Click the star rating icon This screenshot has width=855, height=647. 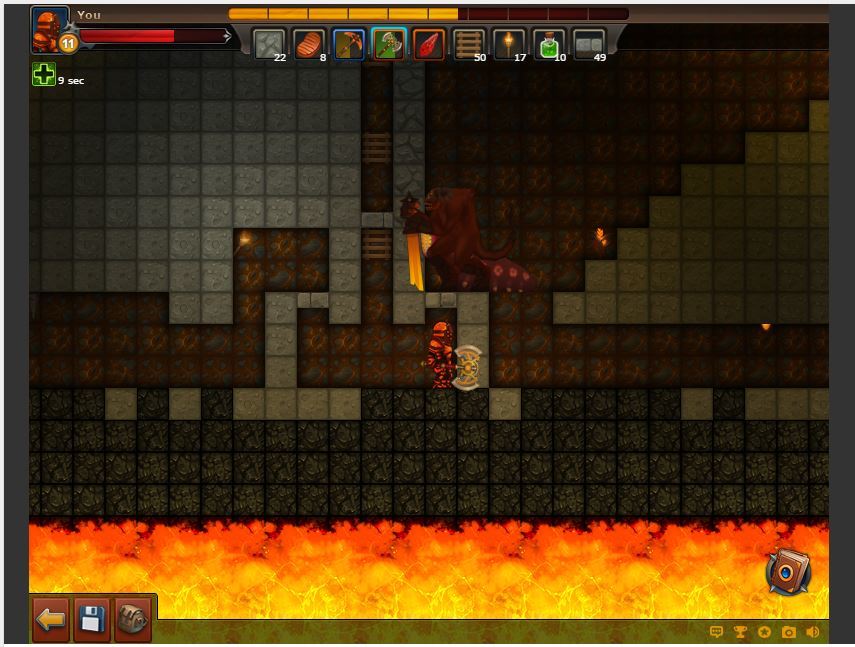[765, 632]
